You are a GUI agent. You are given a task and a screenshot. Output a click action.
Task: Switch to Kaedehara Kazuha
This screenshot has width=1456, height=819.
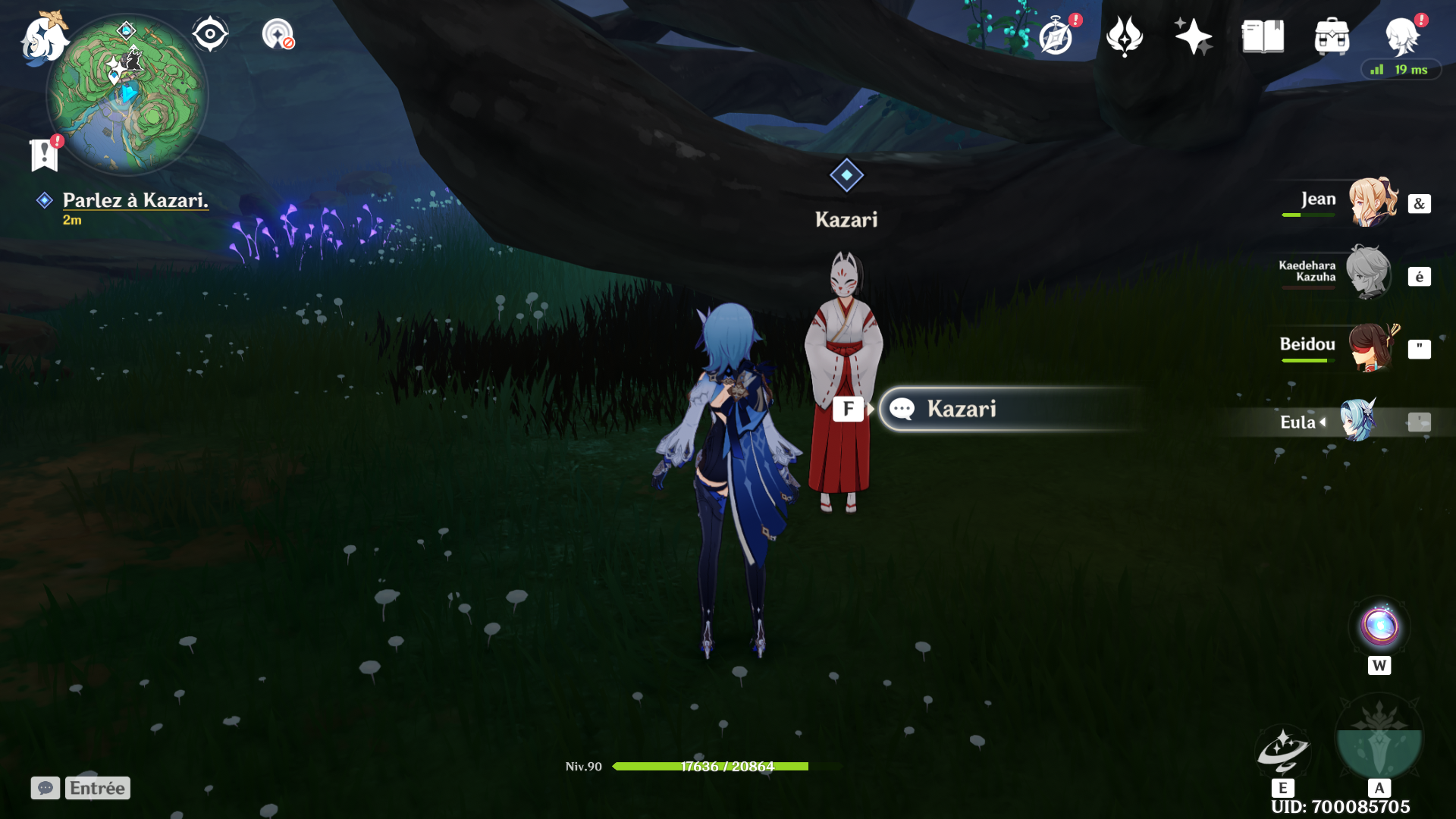1368,273
